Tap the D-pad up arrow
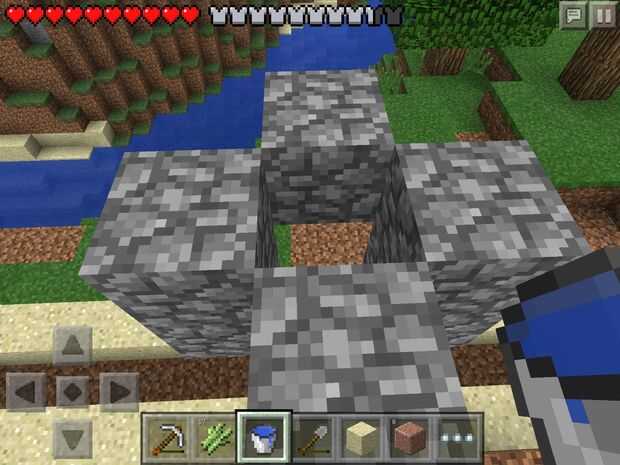The height and width of the screenshot is (465, 620). (x=72, y=346)
